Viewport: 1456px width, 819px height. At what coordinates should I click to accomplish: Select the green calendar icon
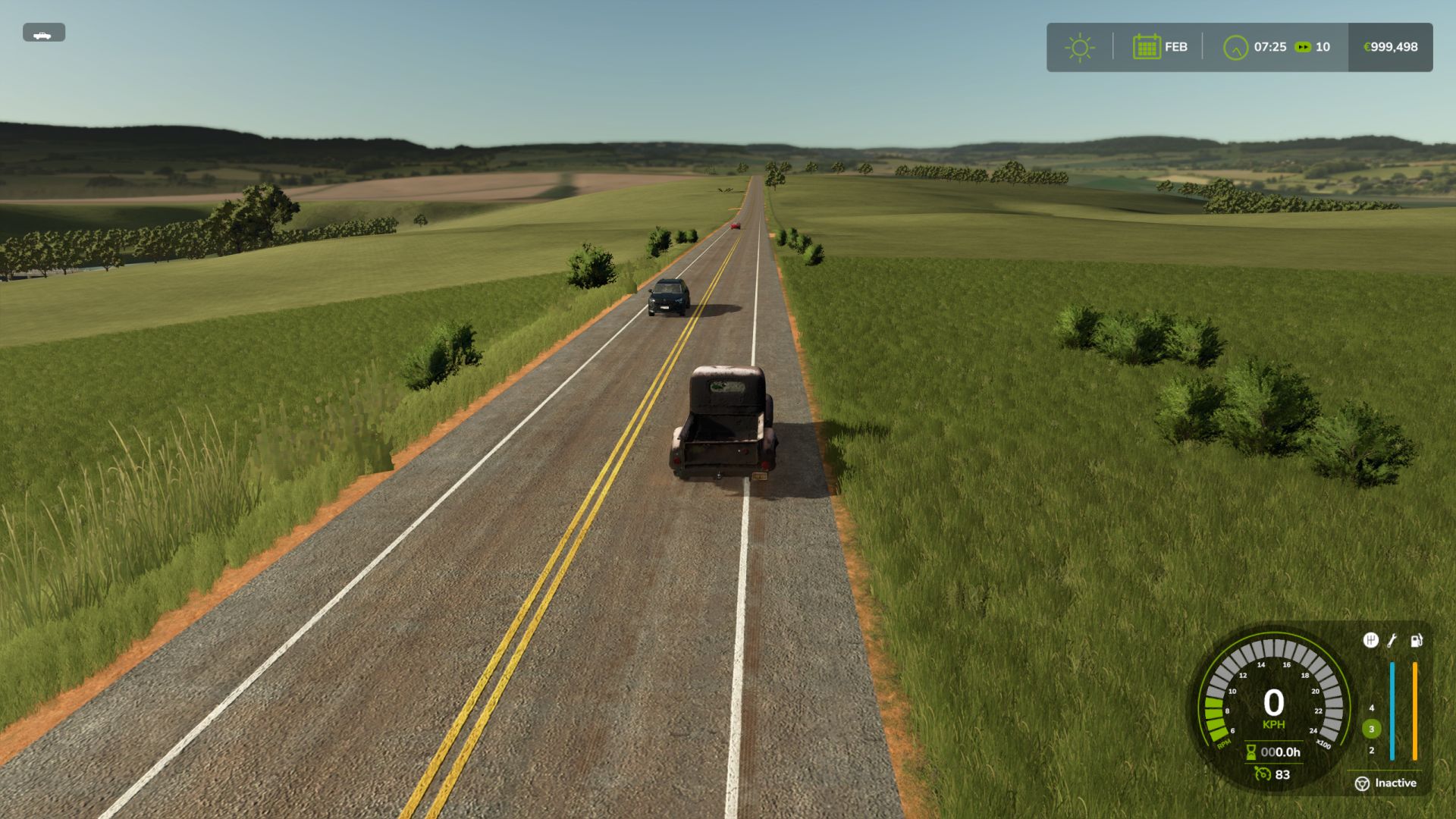1146,47
